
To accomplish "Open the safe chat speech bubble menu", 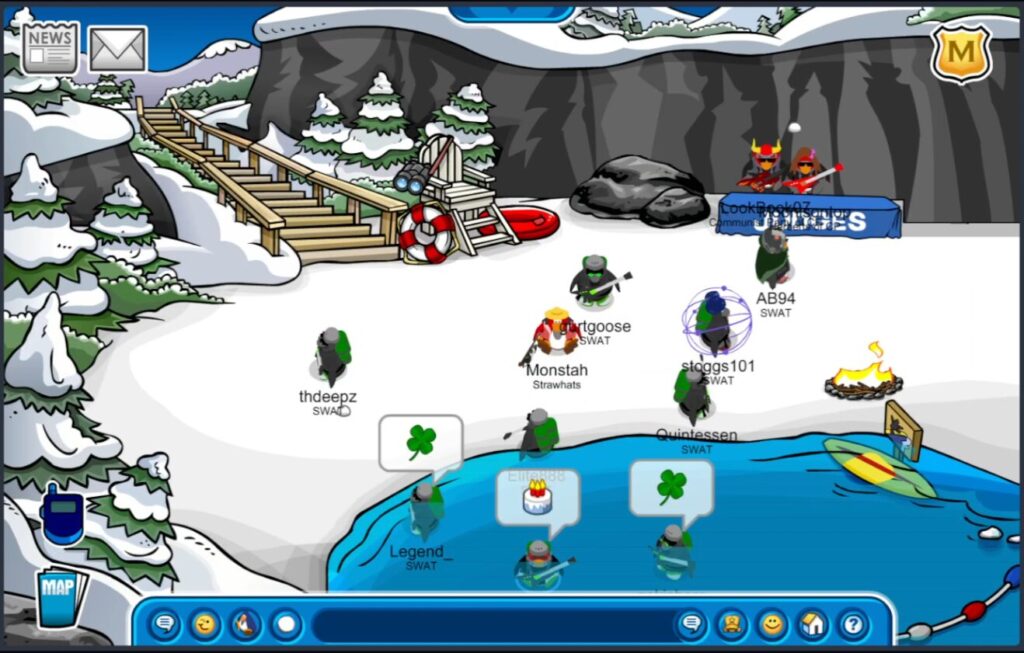I will [x=165, y=626].
